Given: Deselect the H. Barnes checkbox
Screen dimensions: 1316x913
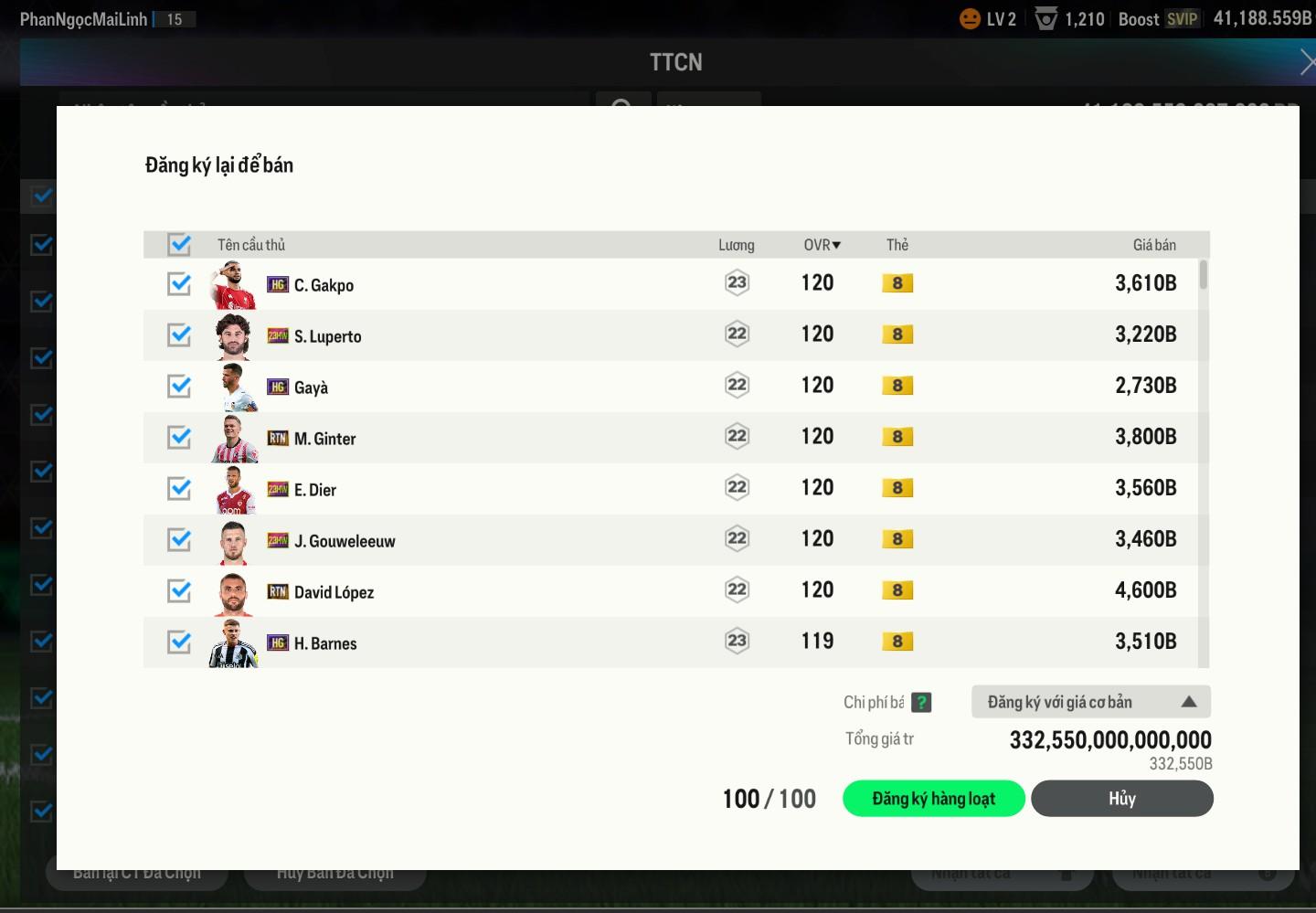Looking at the screenshot, I should 179,642.
